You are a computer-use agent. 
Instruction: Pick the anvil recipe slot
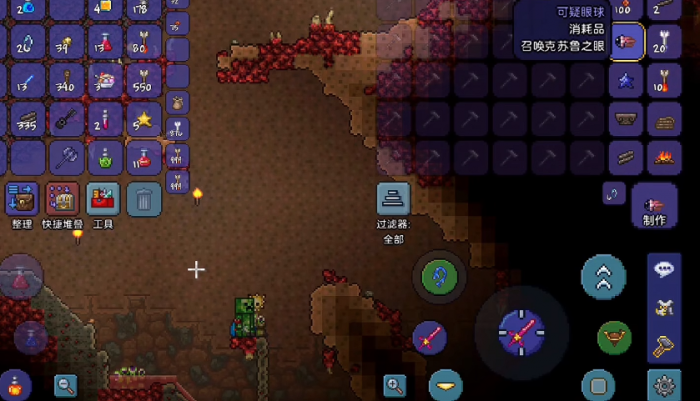tap(627, 118)
